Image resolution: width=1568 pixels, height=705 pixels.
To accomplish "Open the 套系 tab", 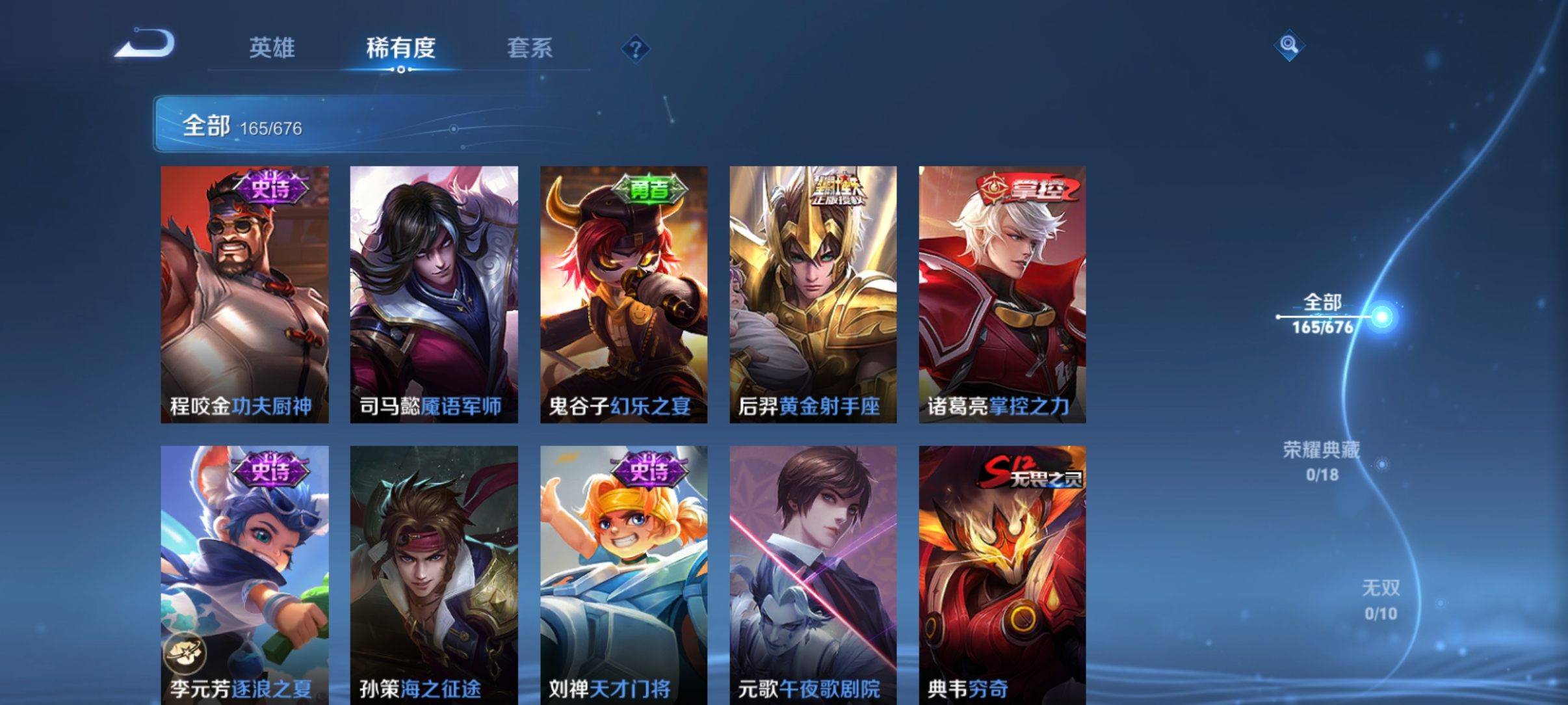I will [529, 48].
